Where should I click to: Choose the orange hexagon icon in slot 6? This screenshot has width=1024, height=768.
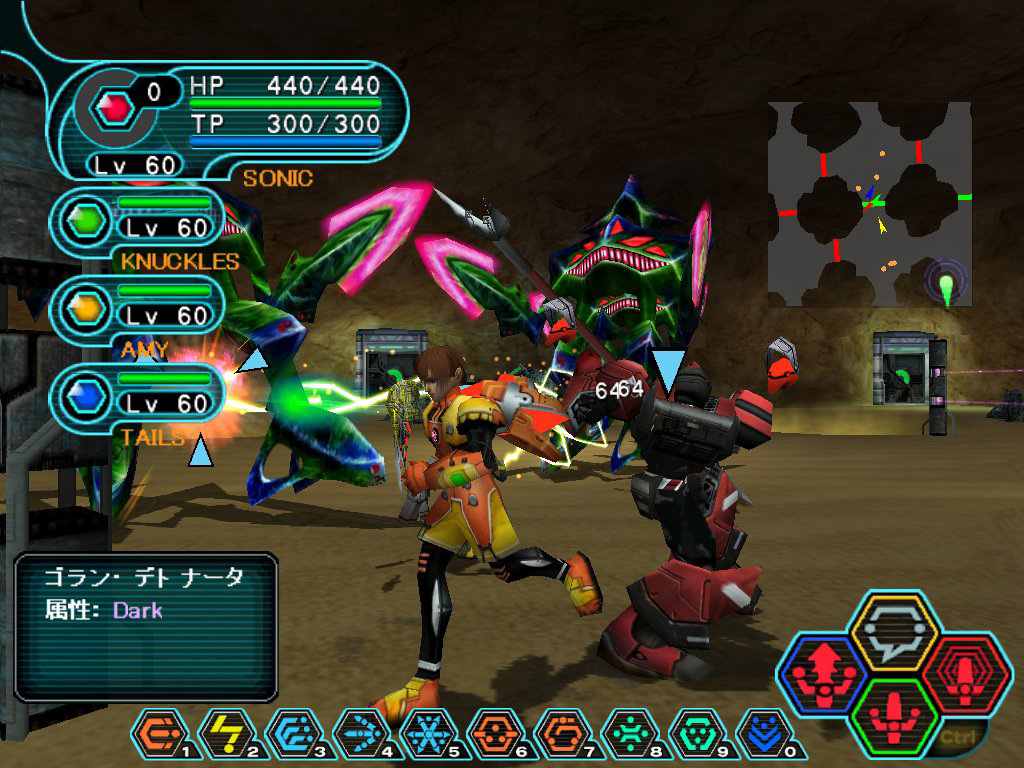click(x=493, y=734)
